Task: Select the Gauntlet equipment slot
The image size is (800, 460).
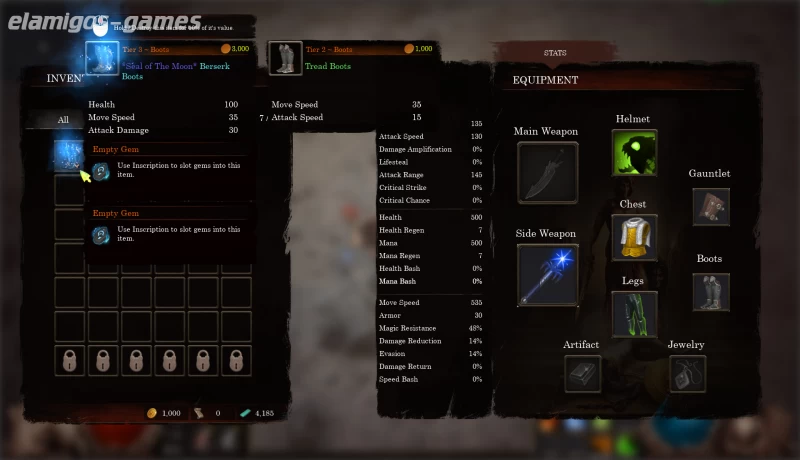Action: [x=710, y=206]
